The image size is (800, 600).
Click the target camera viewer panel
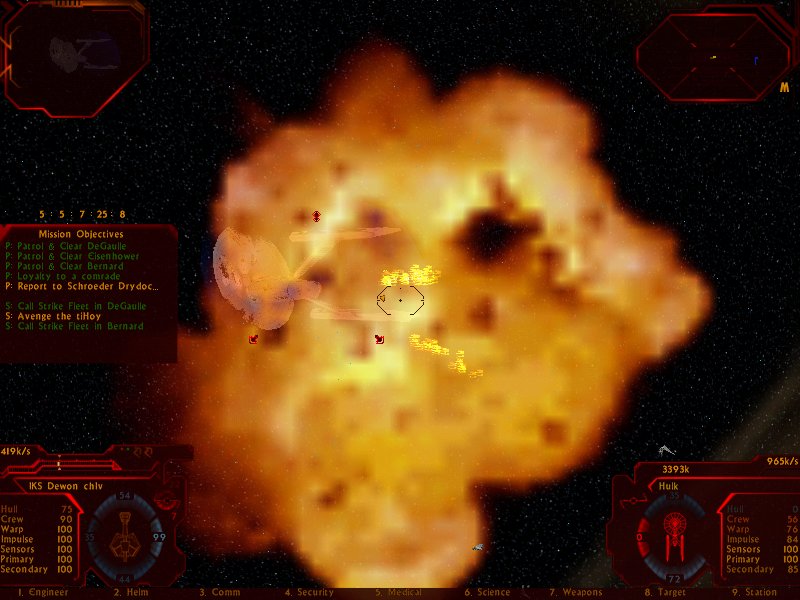click(x=76, y=55)
